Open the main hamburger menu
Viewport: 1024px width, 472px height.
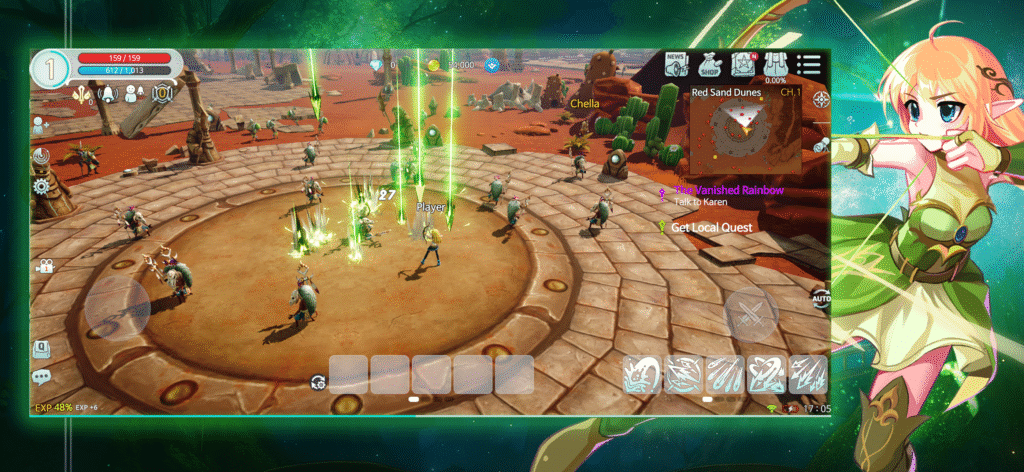(808, 66)
